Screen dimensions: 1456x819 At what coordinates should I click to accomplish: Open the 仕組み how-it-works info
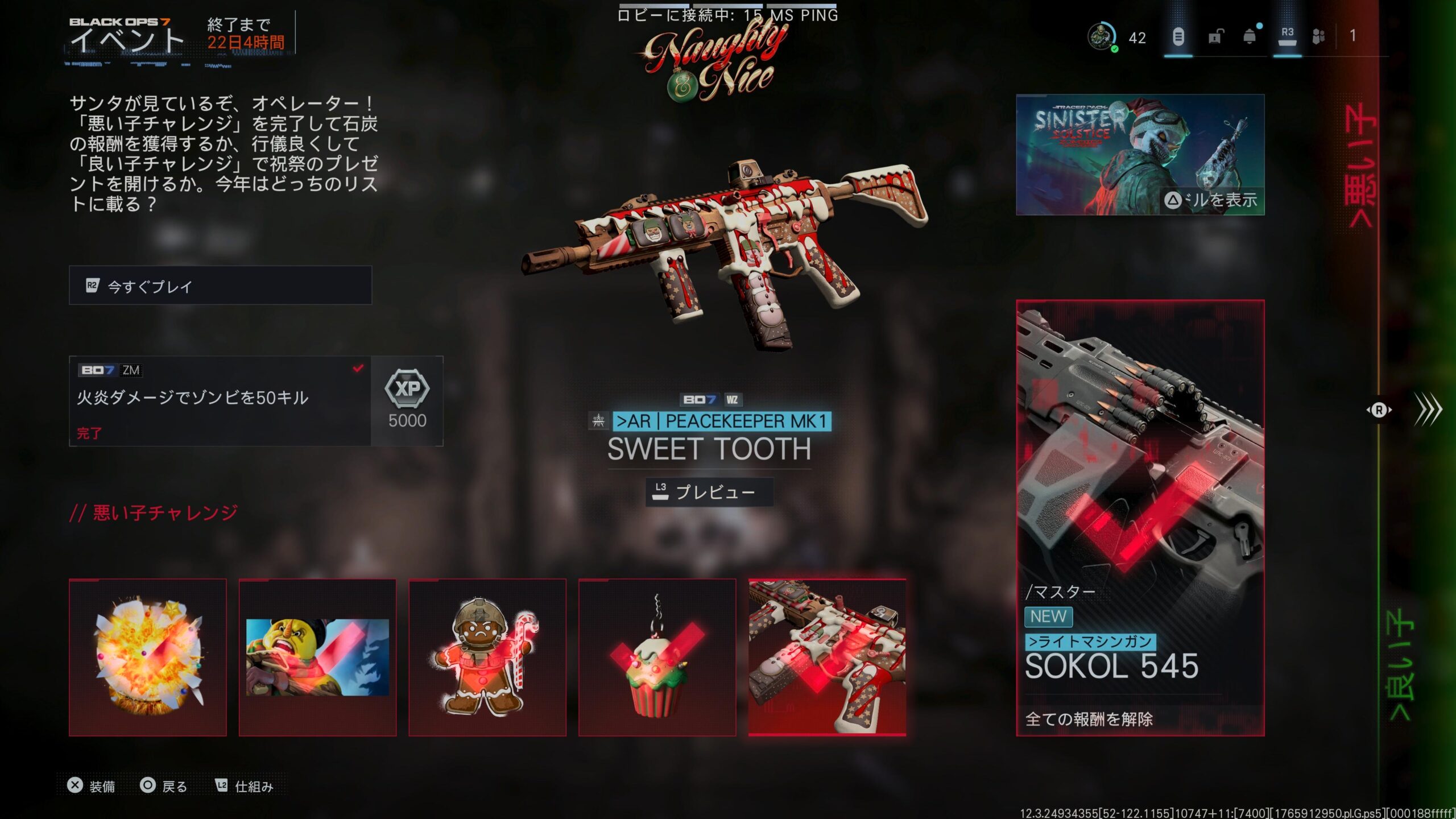pos(245,786)
